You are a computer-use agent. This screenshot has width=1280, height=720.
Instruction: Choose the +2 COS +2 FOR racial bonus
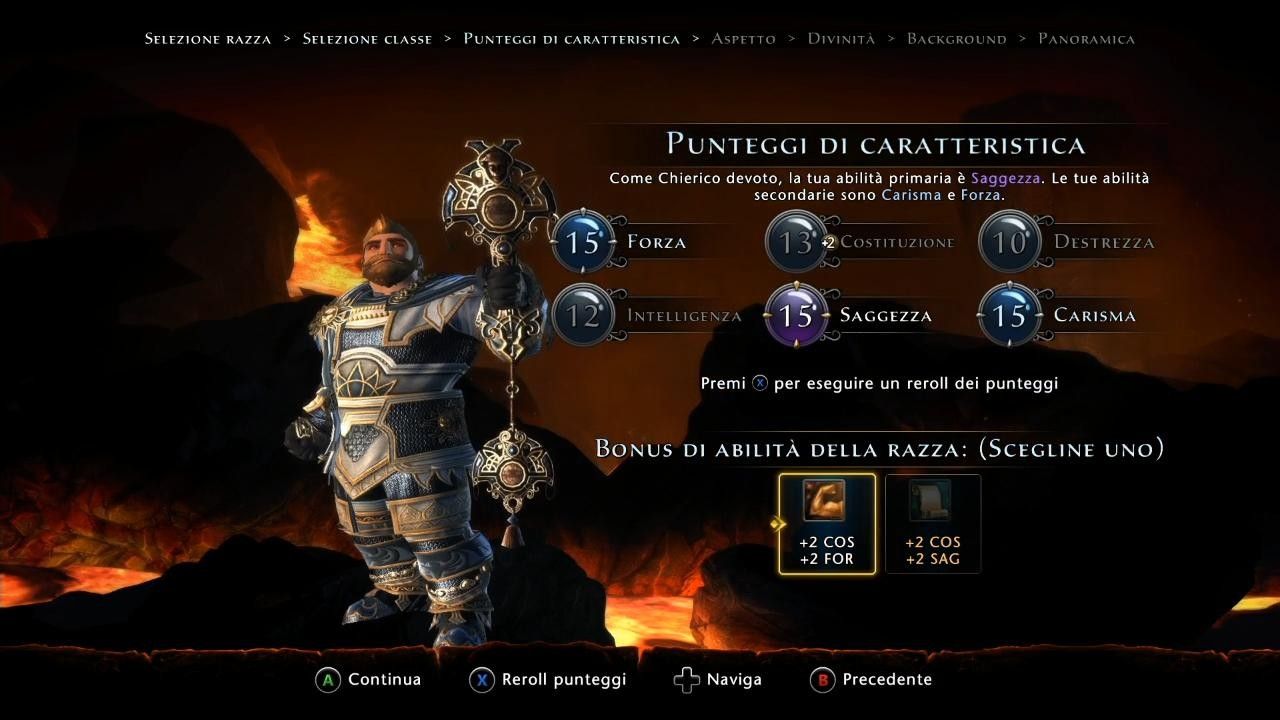click(827, 524)
